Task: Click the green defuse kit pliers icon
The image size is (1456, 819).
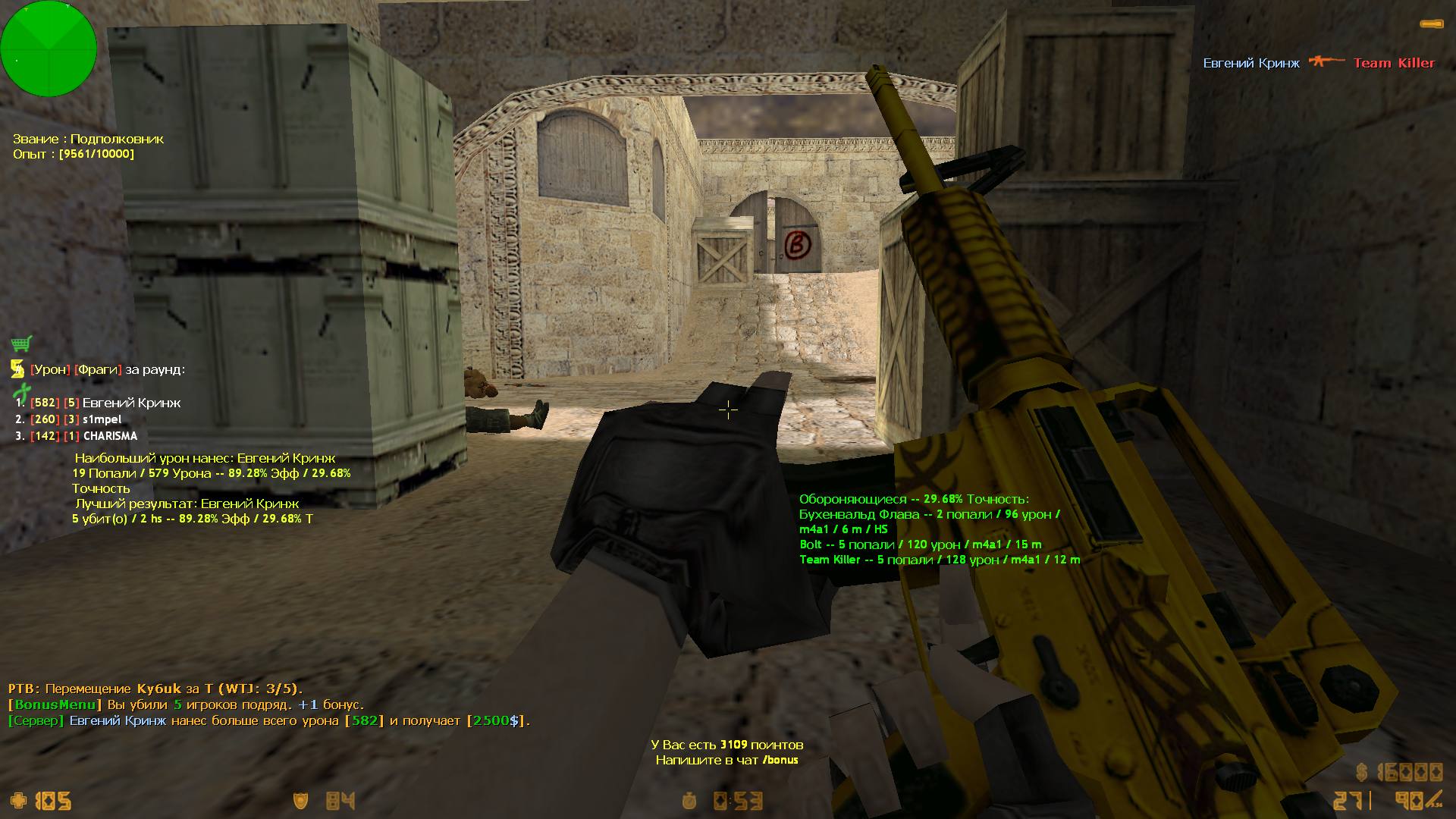Action: tap(20, 392)
